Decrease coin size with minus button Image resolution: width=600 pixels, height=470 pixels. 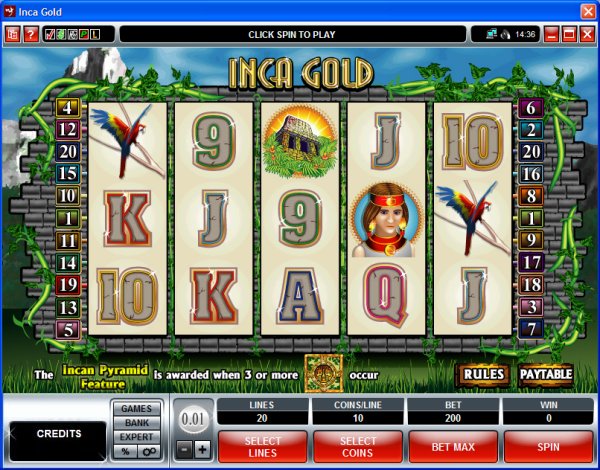(184, 449)
